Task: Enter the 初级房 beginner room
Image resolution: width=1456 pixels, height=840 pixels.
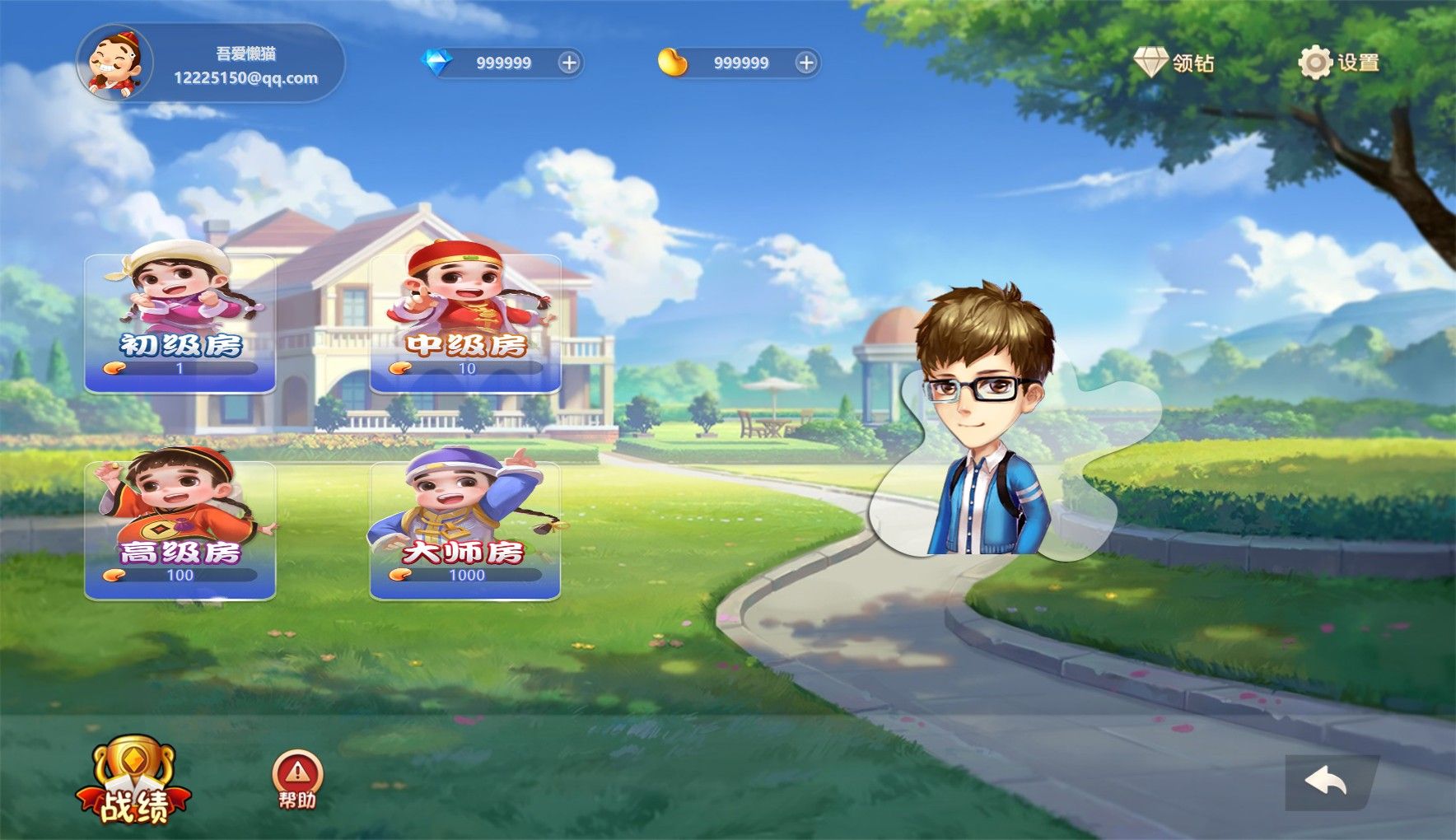Action: click(180, 323)
